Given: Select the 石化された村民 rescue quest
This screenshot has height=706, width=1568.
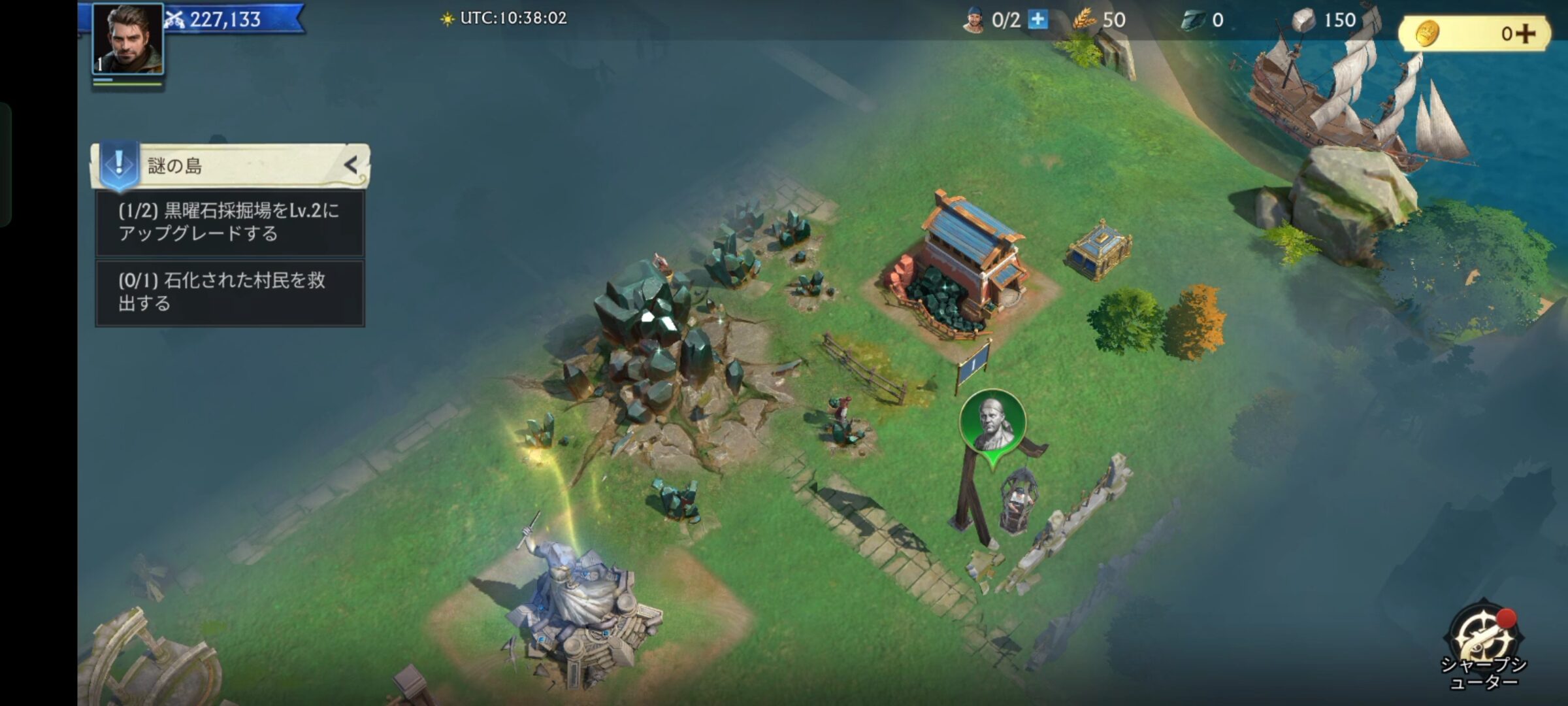Looking at the screenshot, I should [230, 292].
